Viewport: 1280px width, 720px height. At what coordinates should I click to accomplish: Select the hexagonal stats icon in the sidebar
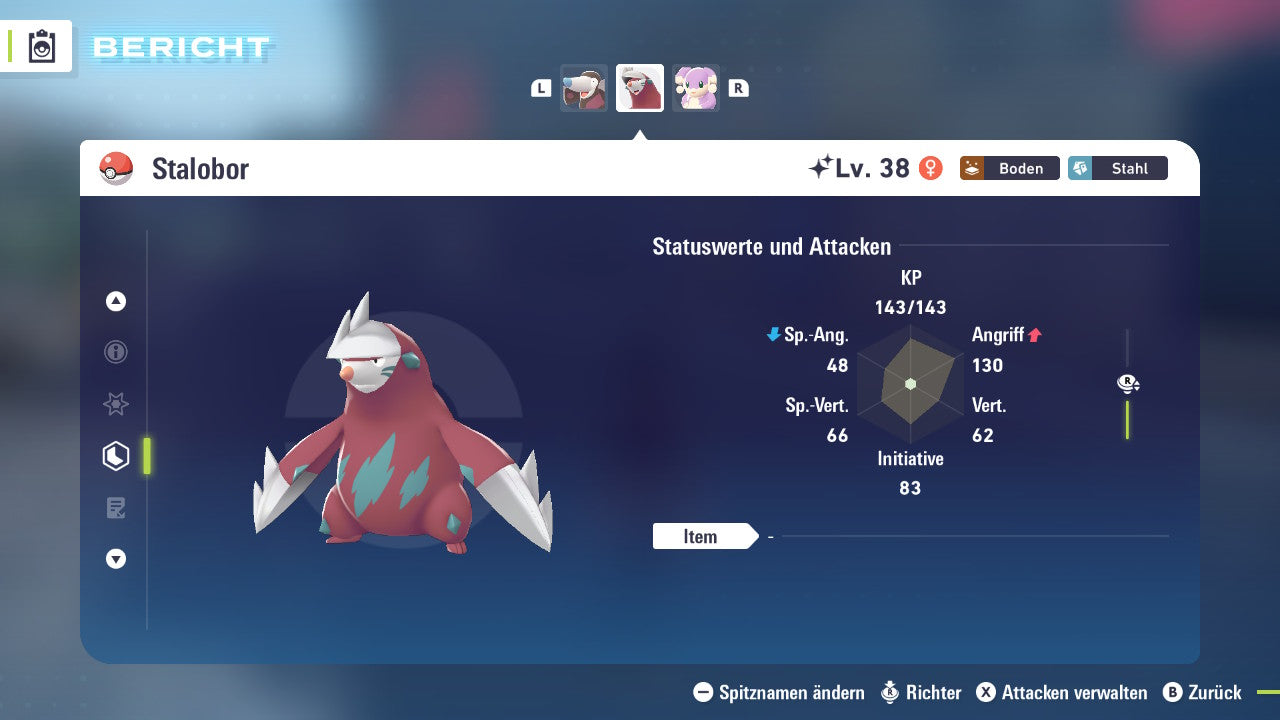pyautogui.click(x=115, y=455)
